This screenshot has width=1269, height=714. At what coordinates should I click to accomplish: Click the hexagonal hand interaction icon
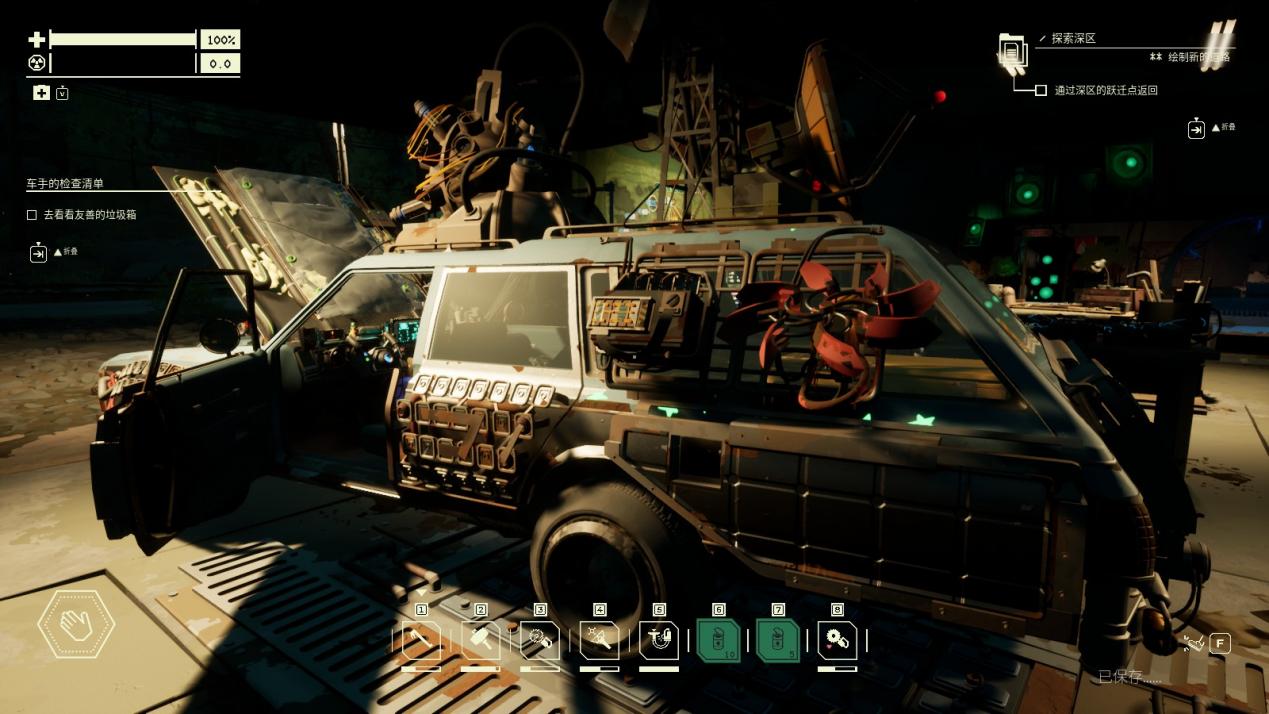click(x=76, y=625)
